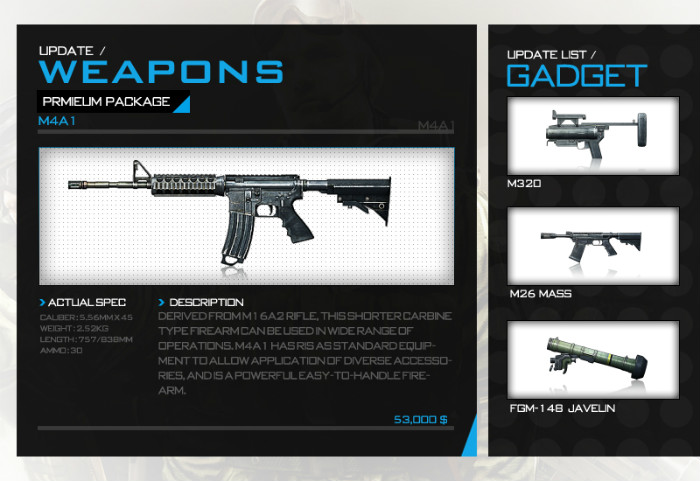The height and width of the screenshot is (481, 700).
Task: Select the Premium Package label
Action: [106, 102]
